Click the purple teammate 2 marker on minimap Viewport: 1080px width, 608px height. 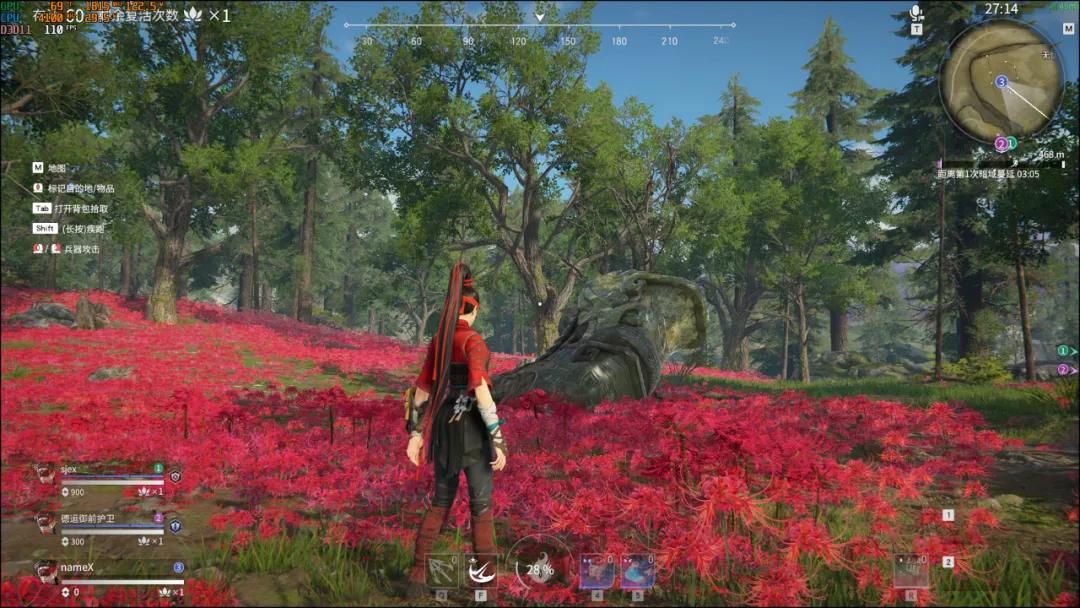[x=1000, y=144]
